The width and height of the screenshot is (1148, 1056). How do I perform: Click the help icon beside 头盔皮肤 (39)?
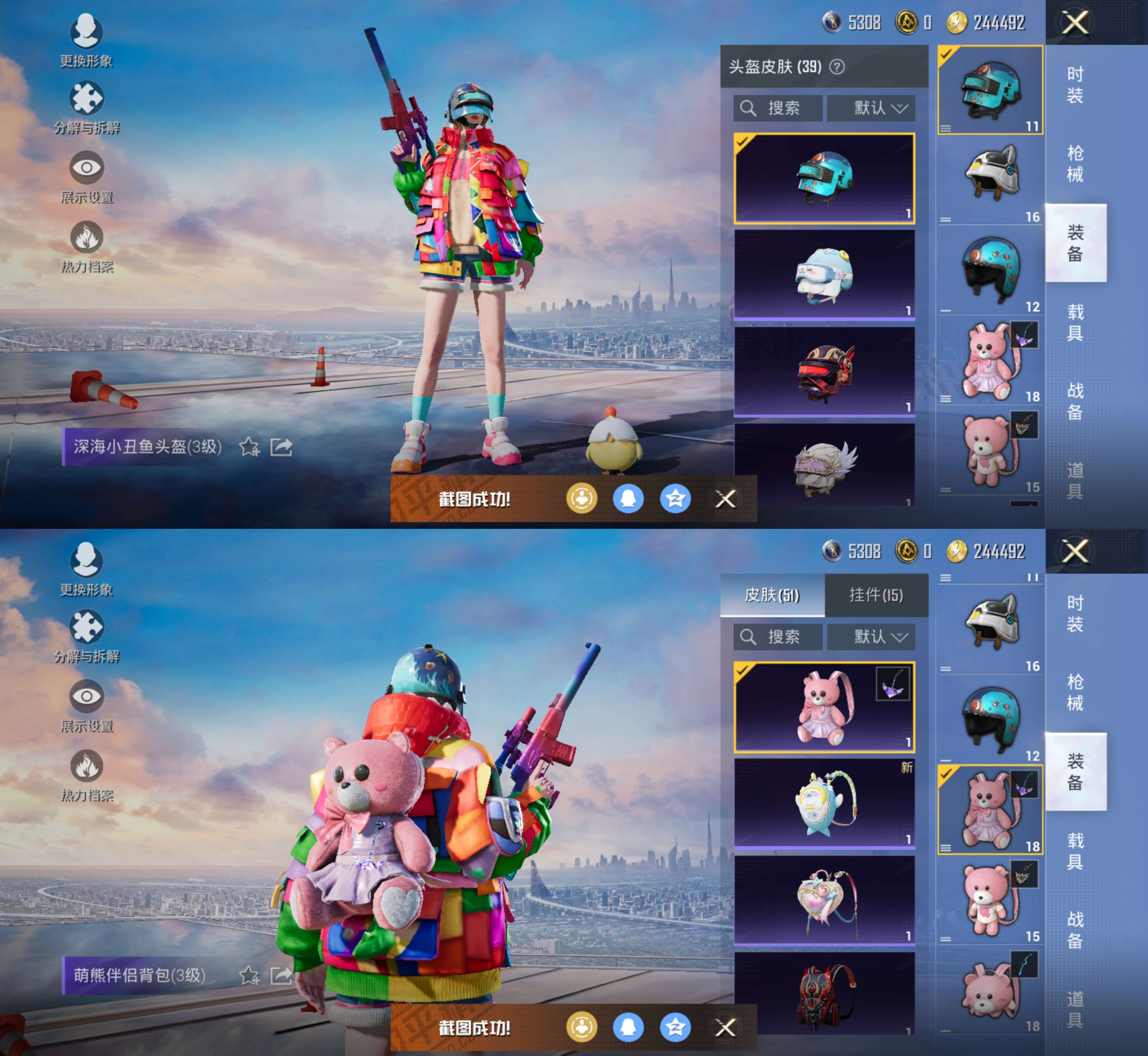point(837,68)
